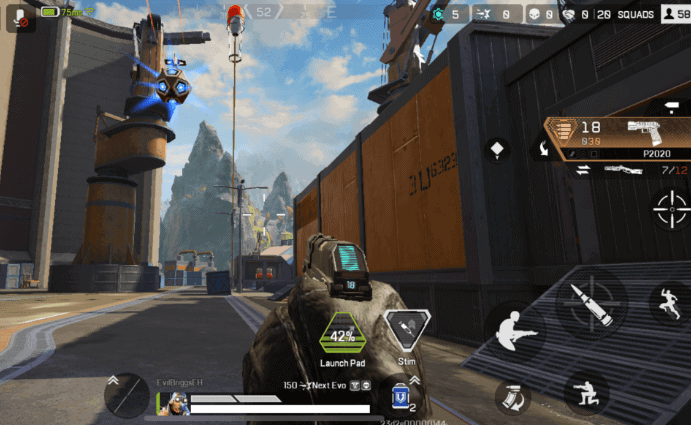This screenshot has height=425, width=691.
Task: Tap the ping diamond button
Action: coord(497,150)
